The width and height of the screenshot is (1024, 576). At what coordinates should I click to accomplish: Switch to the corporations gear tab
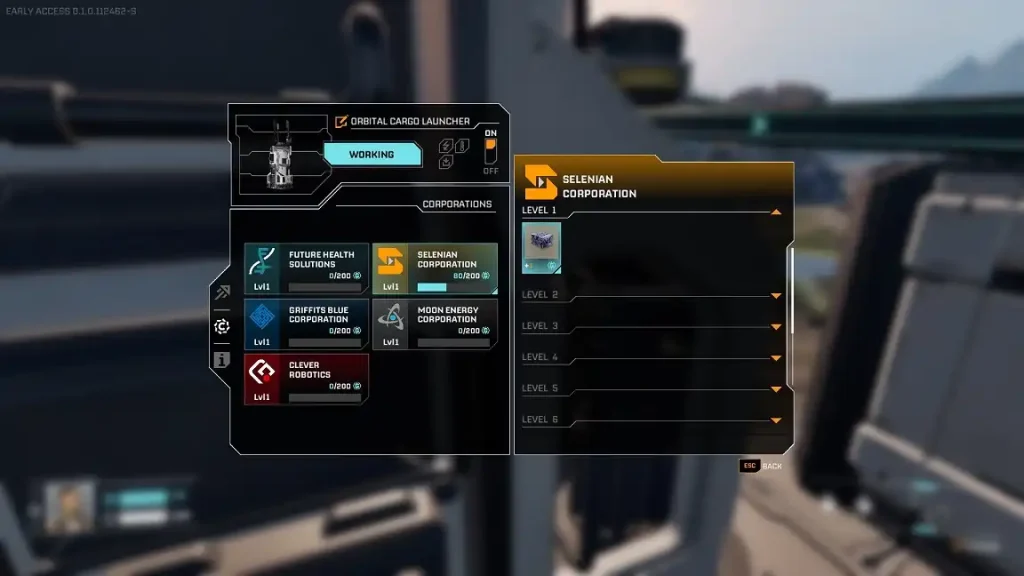click(x=222, y=326)
